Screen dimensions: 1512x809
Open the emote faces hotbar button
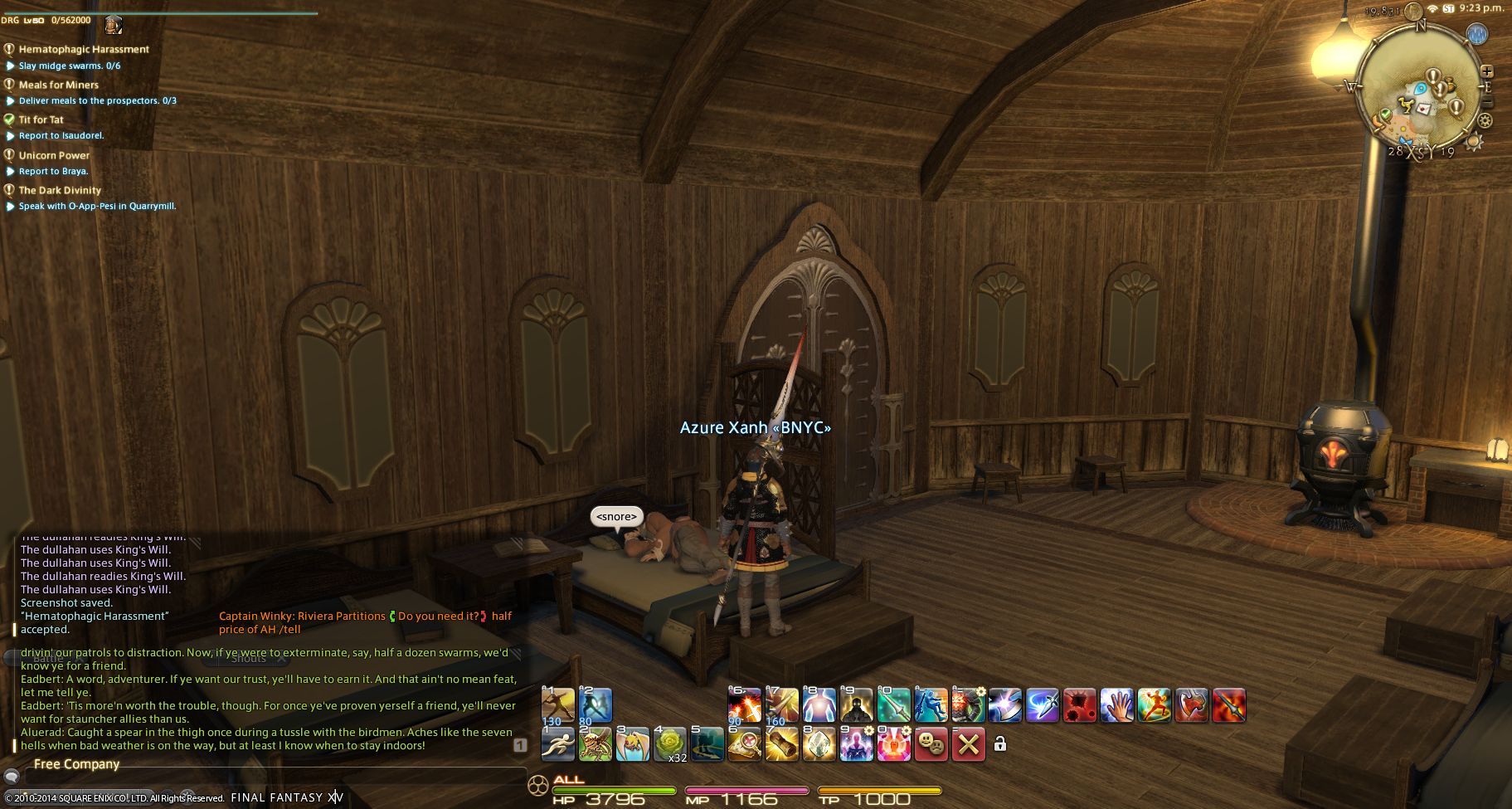pos(931,744)
